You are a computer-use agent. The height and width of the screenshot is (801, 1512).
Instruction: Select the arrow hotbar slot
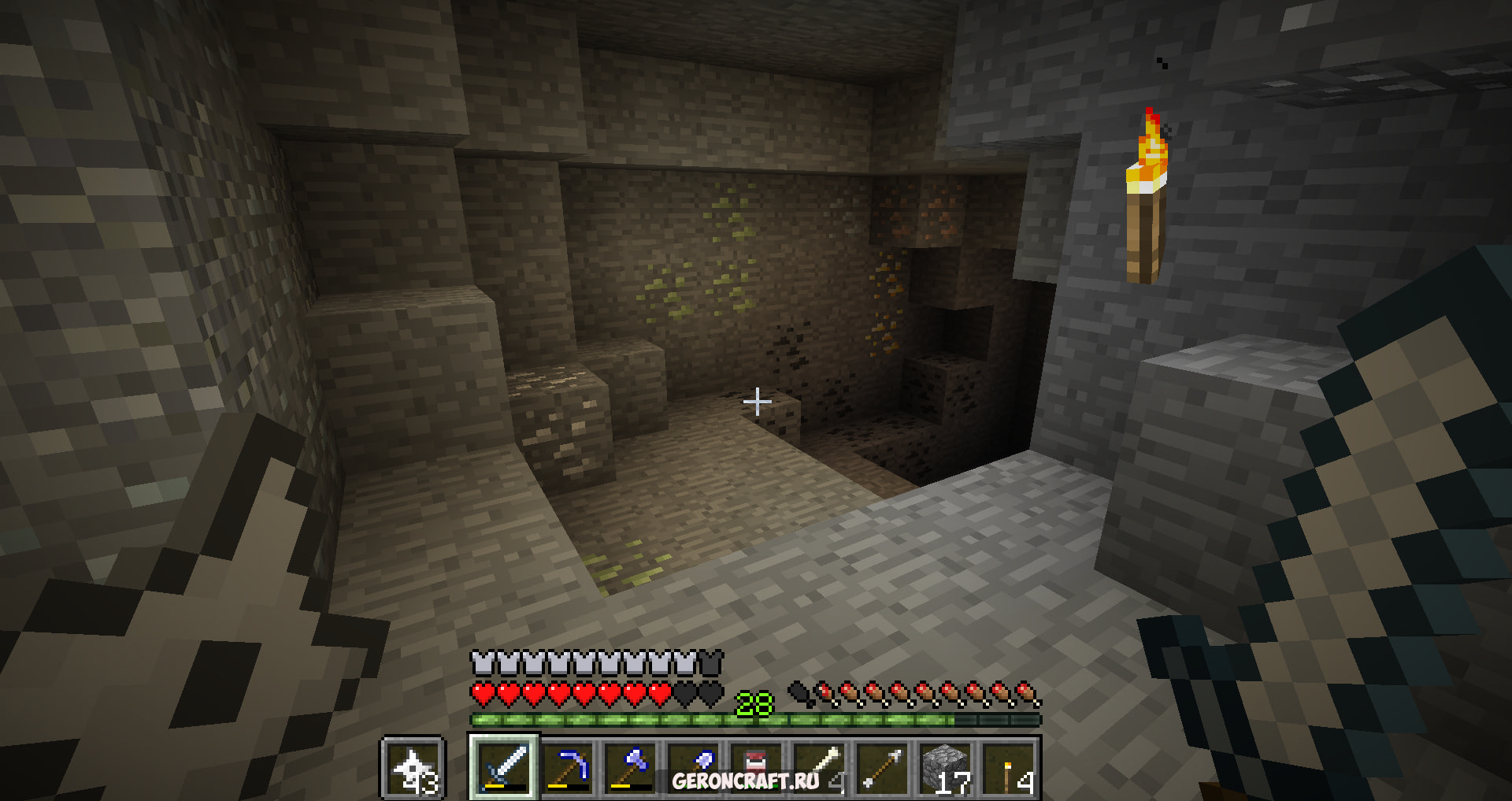point(882,767)
